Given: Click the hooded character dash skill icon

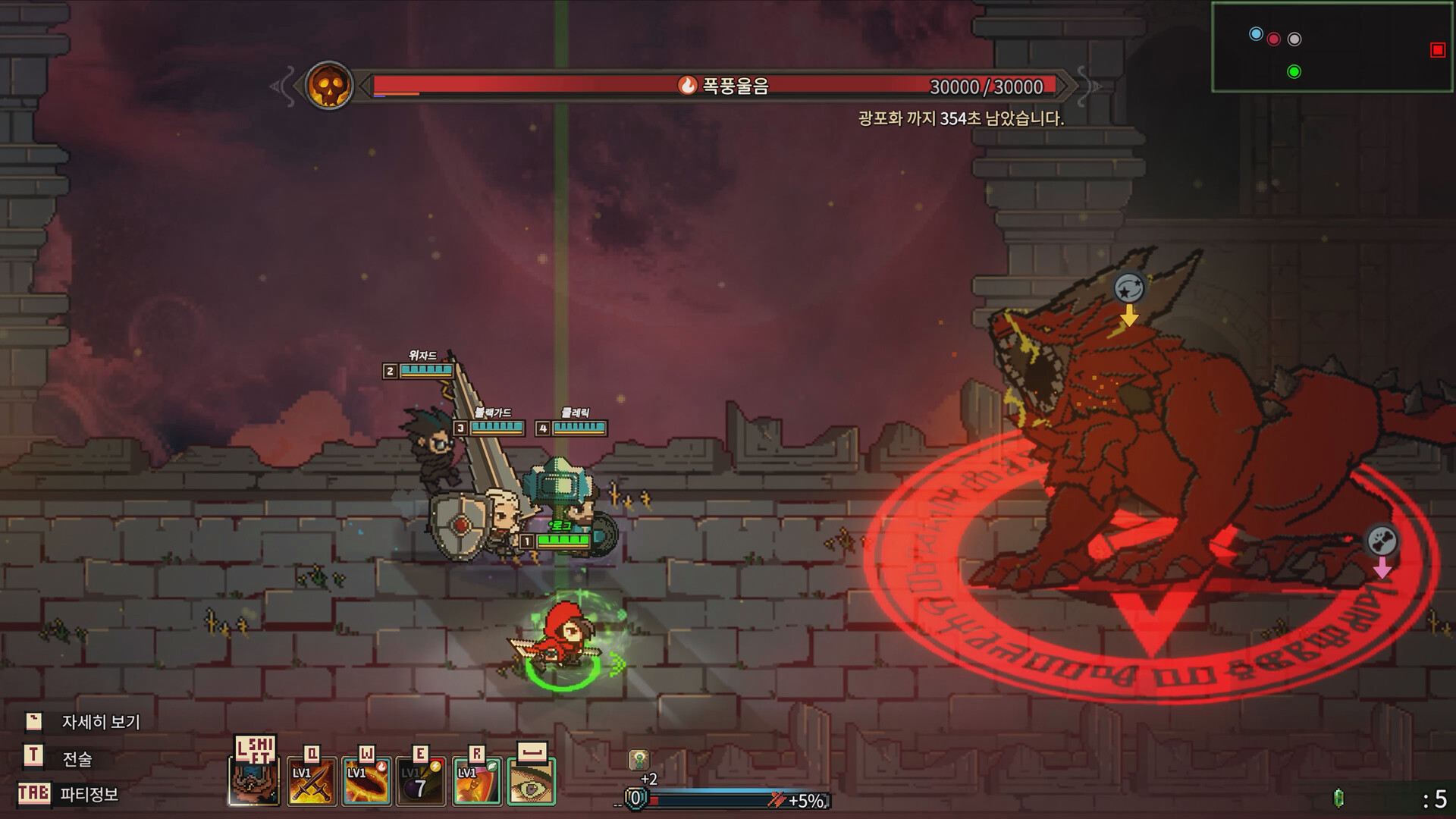Looking at the screenshot, I should point(255,783).
